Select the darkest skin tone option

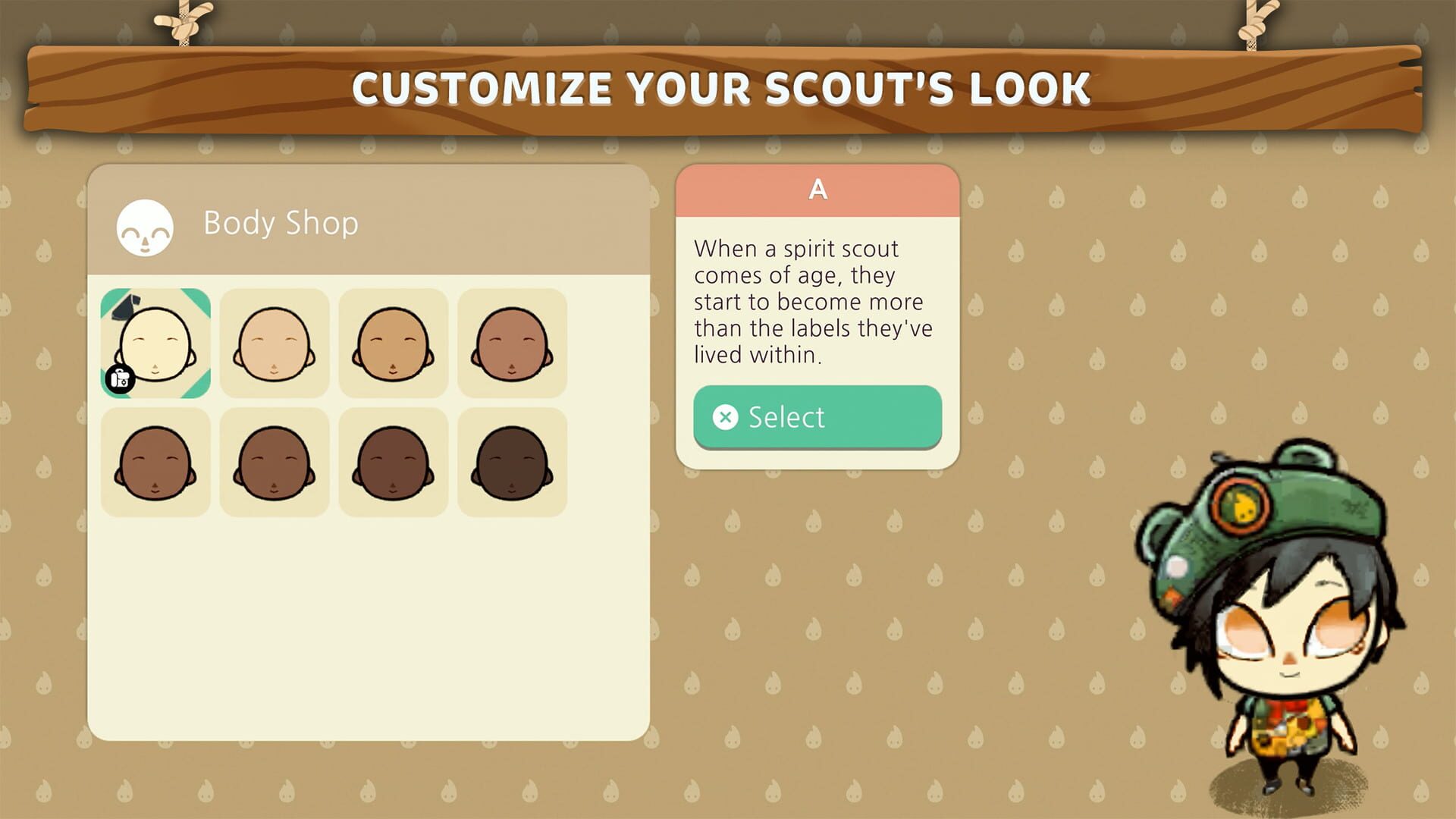512,460
